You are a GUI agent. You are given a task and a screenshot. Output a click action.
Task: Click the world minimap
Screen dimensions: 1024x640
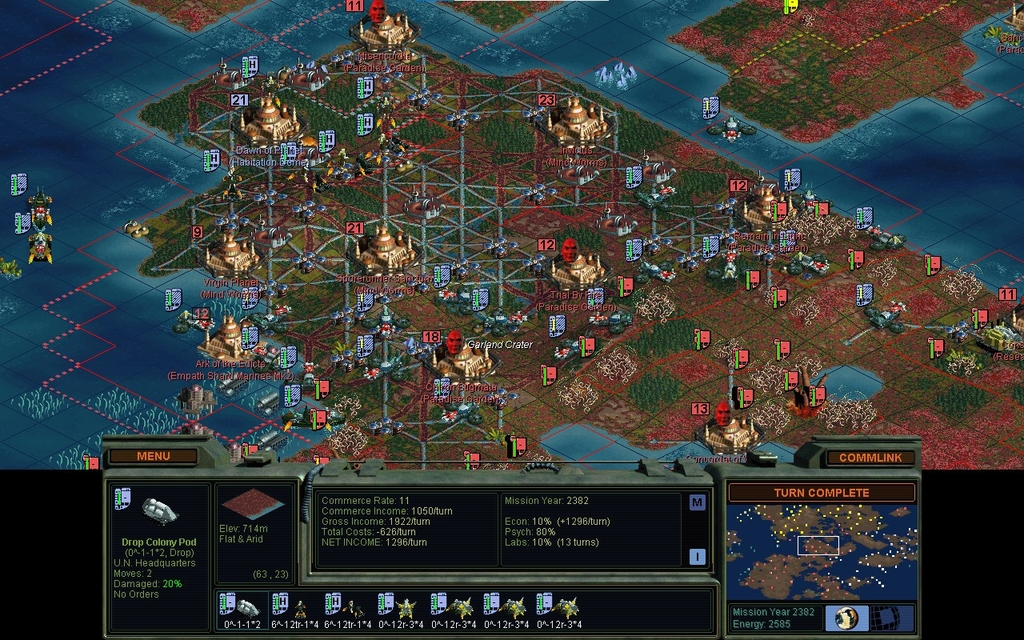[821, 551]
